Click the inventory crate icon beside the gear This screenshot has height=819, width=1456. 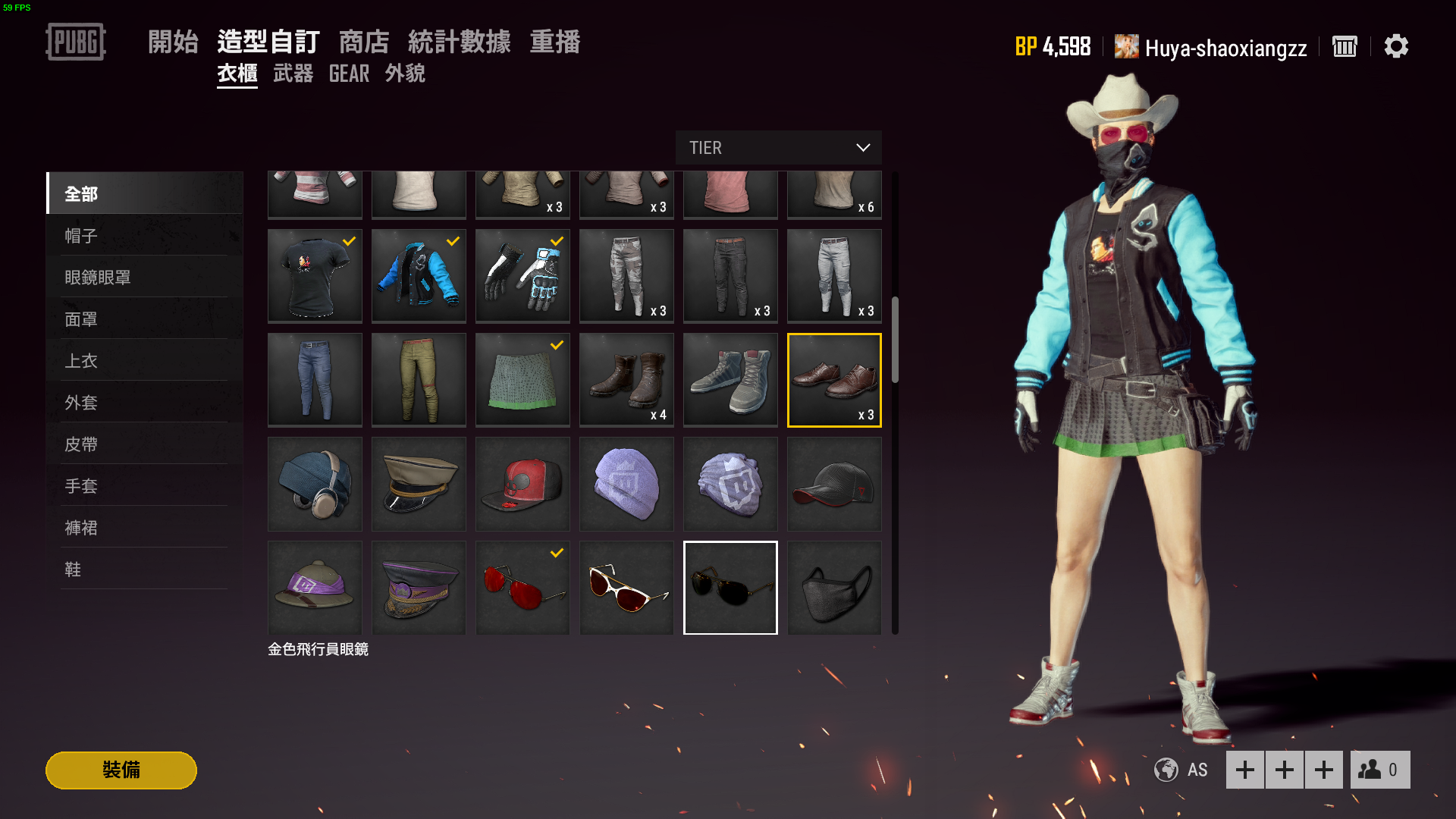[x=1345, y=46]
